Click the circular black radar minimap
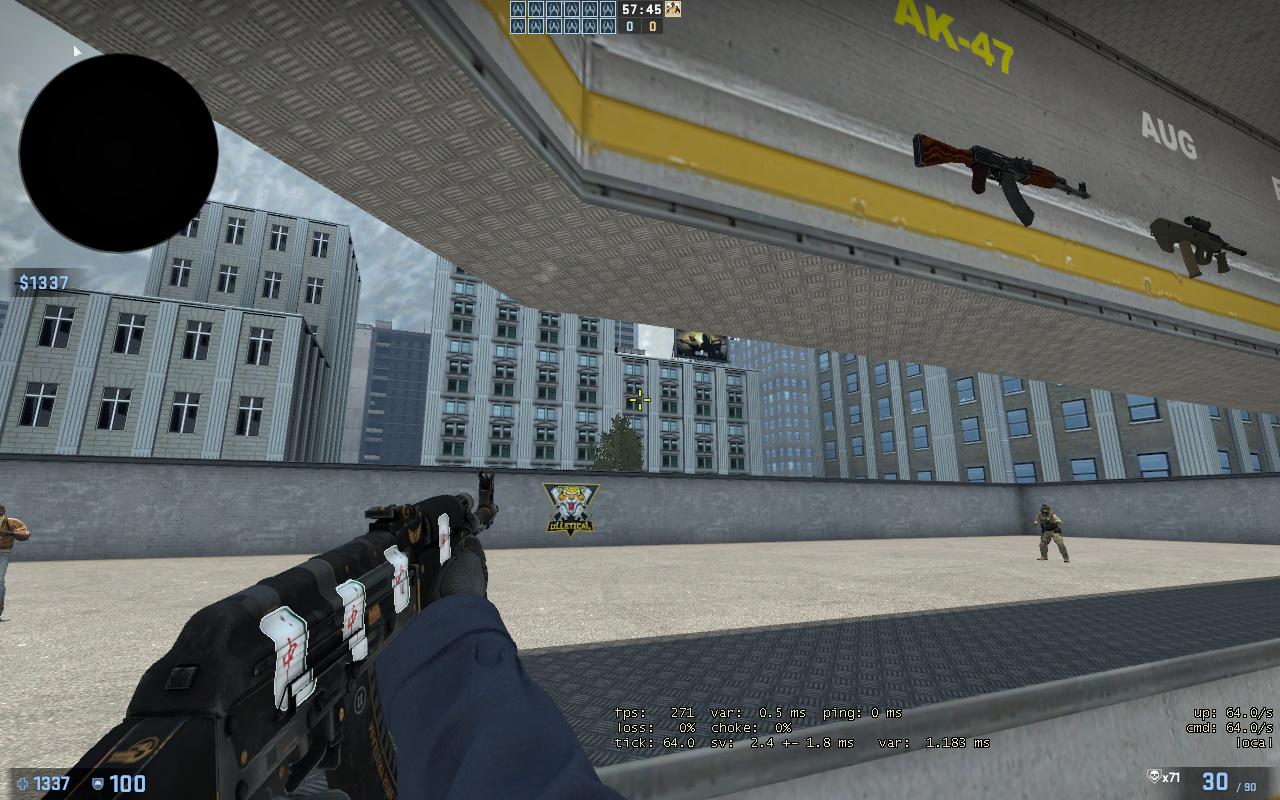 (x=118, y=153)
